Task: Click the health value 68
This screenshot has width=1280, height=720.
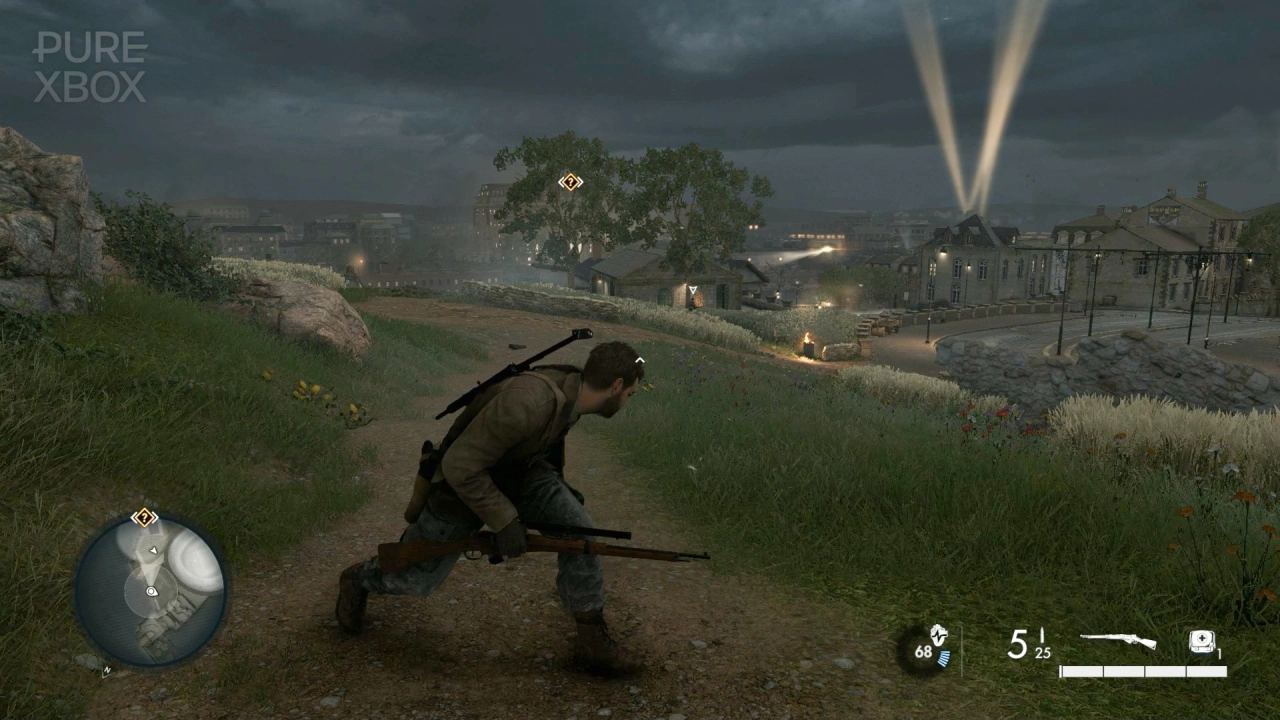Action: (923, 651)
